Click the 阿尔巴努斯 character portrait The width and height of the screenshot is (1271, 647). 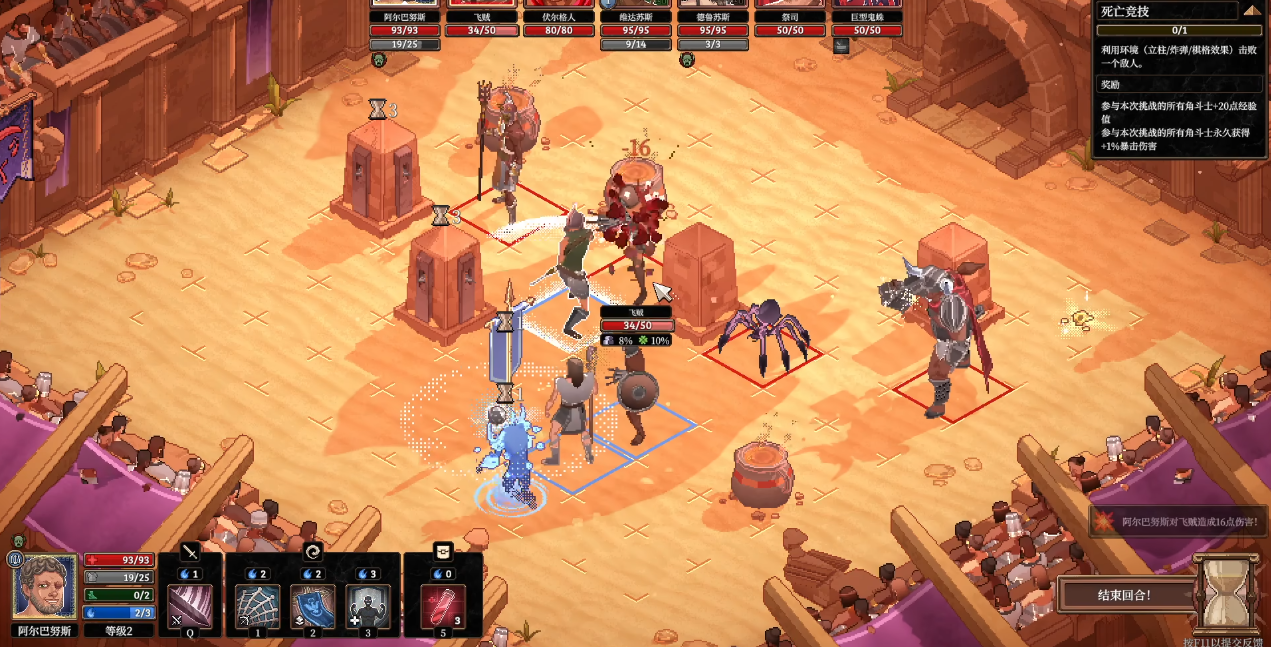pos(45,586)
